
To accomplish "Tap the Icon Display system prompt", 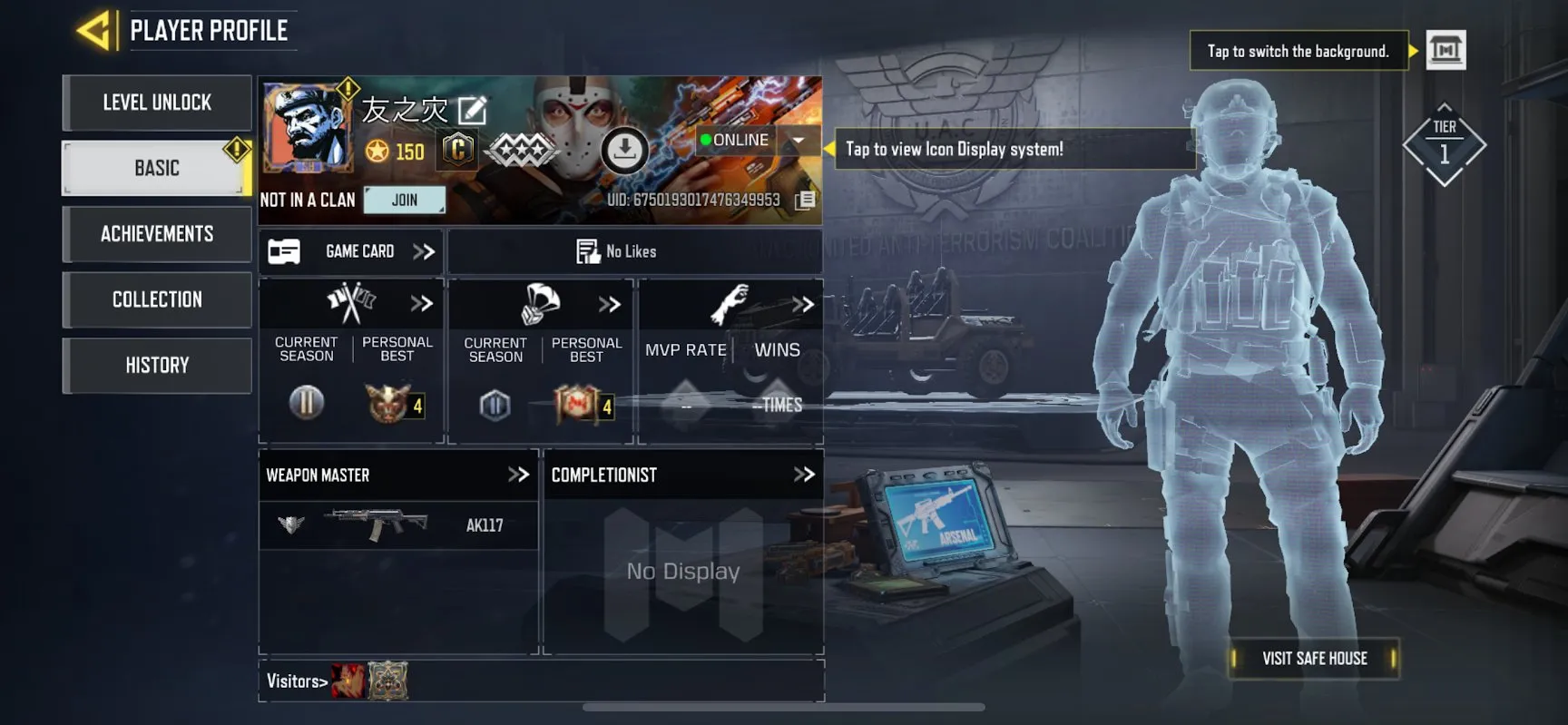I will coord(1014,149).
